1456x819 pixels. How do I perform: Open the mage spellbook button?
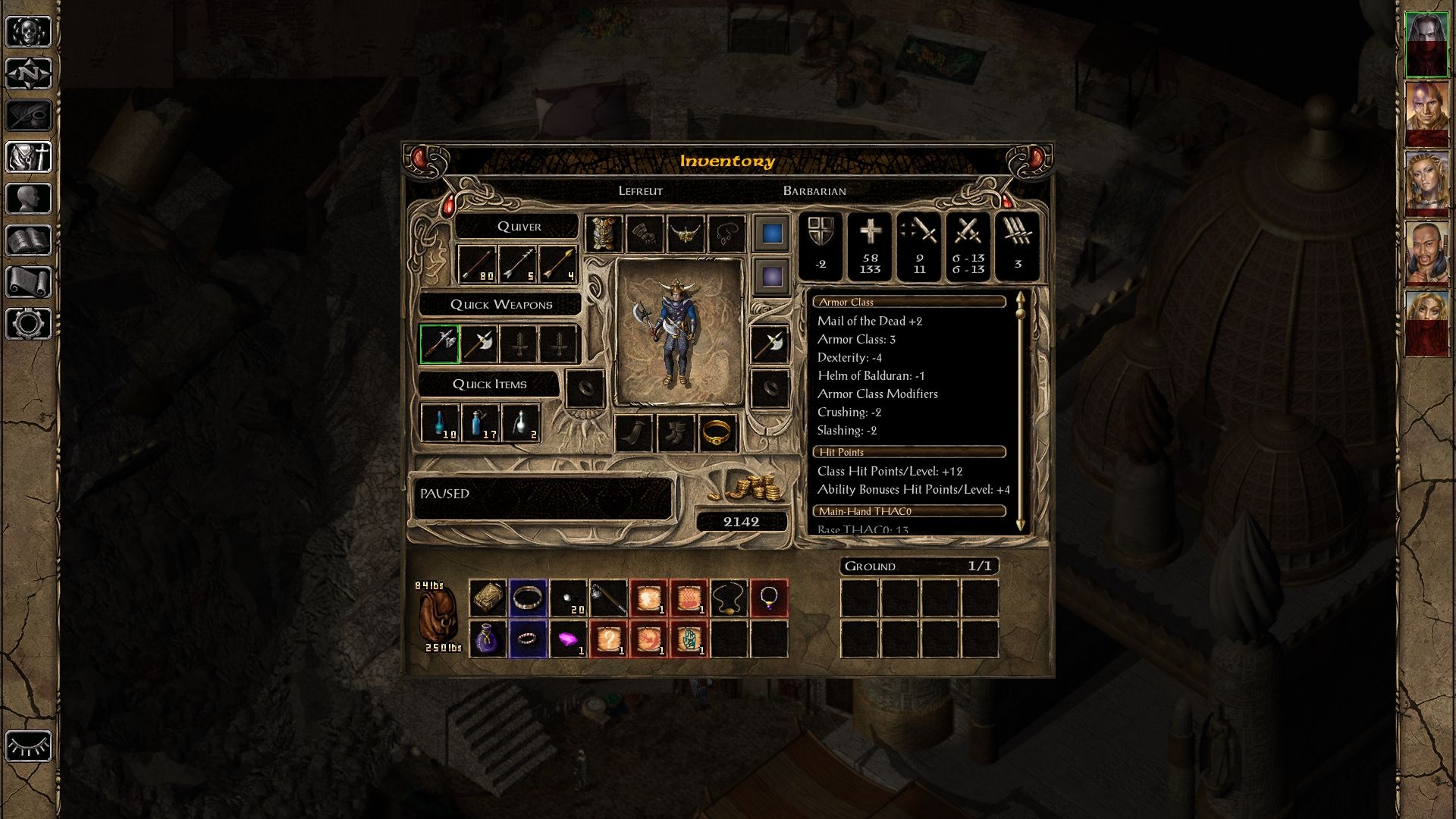click(x=29, y=240)
